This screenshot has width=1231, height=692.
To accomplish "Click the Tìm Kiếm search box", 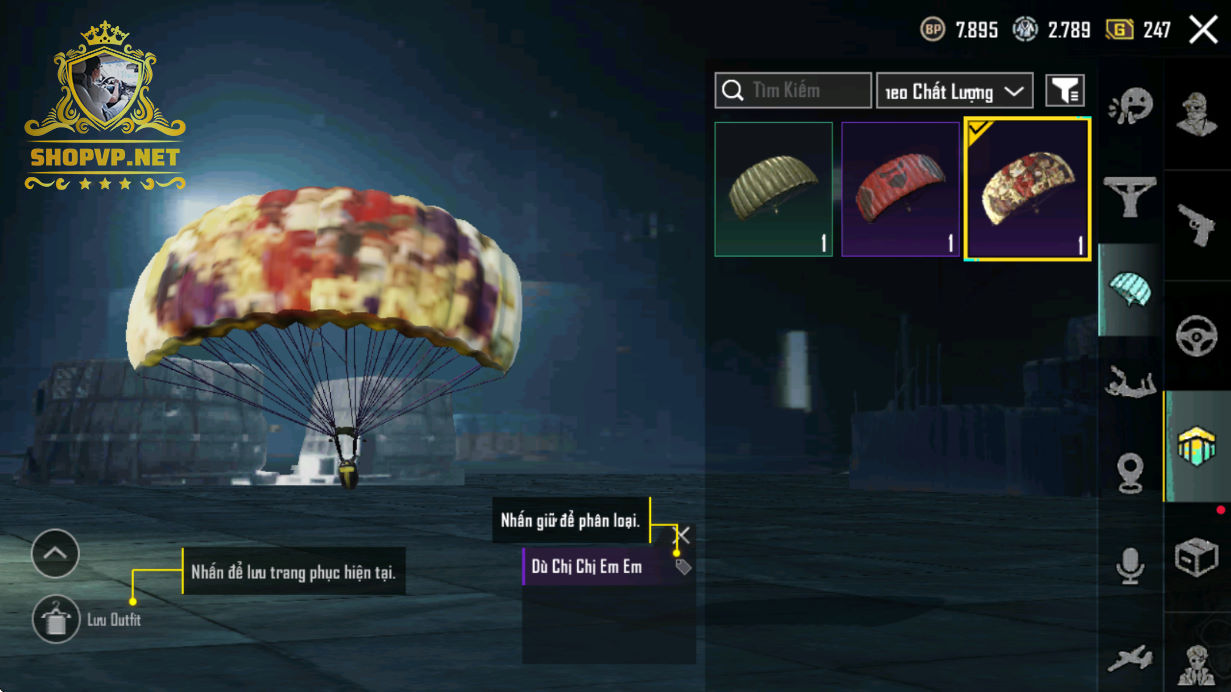I will pyautogui.click(x=793, y=91).
